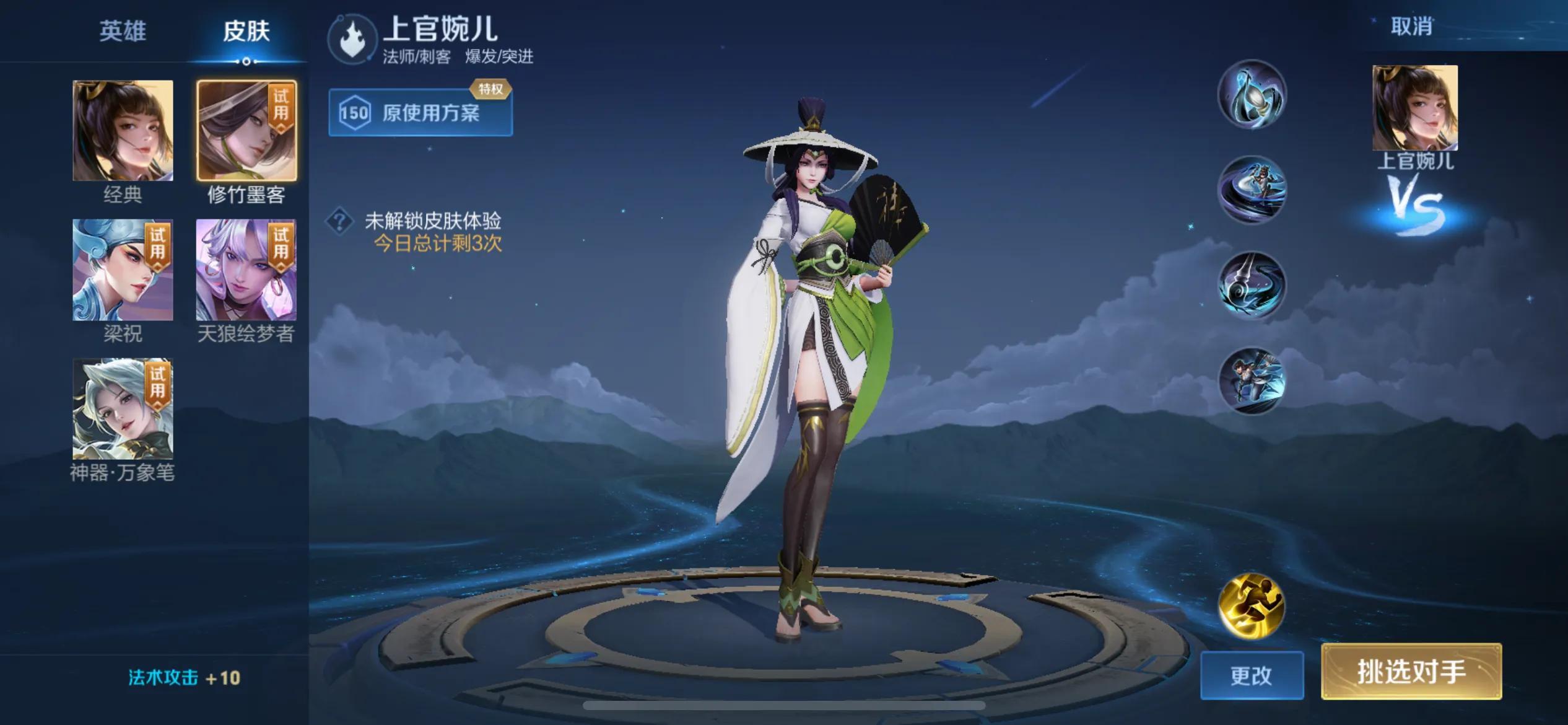View the top blue swirling orb skill icon
This screenshot has height=725, width=1568.
[1252, 95]
